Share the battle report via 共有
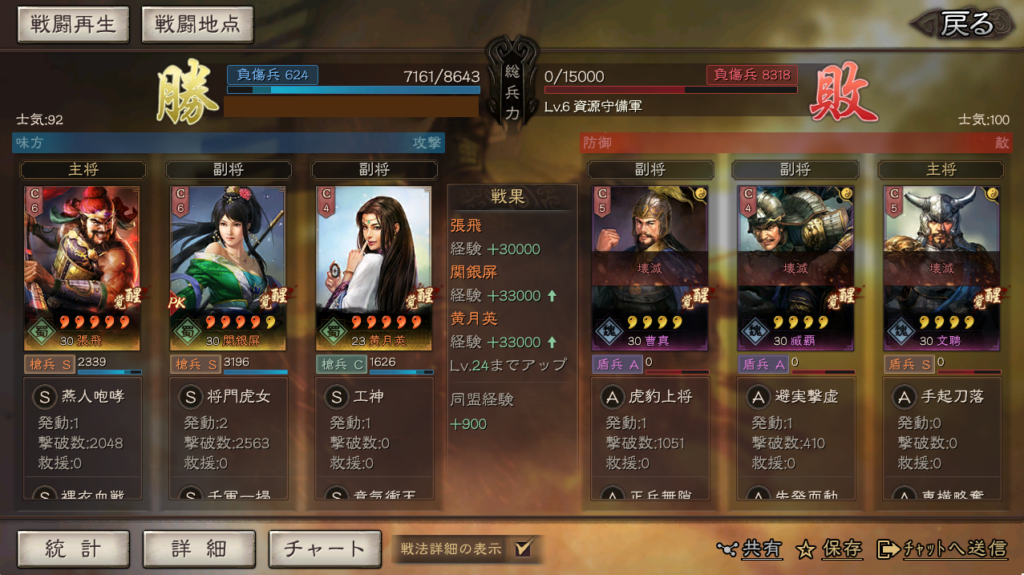The image size is (1024, 575). tap(750, 548)
